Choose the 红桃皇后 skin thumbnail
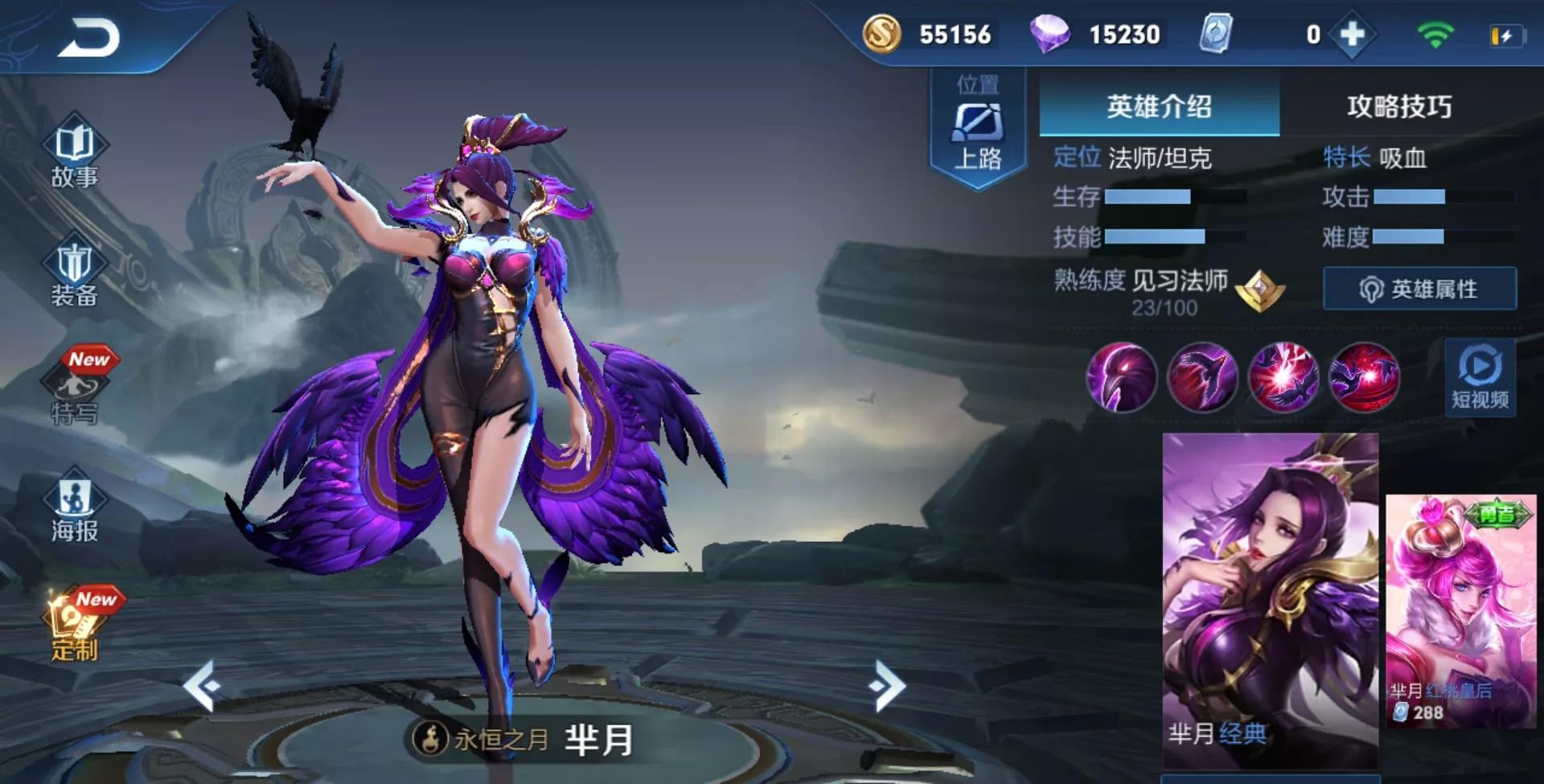 pyautogui.click(x=1460, y=611)
